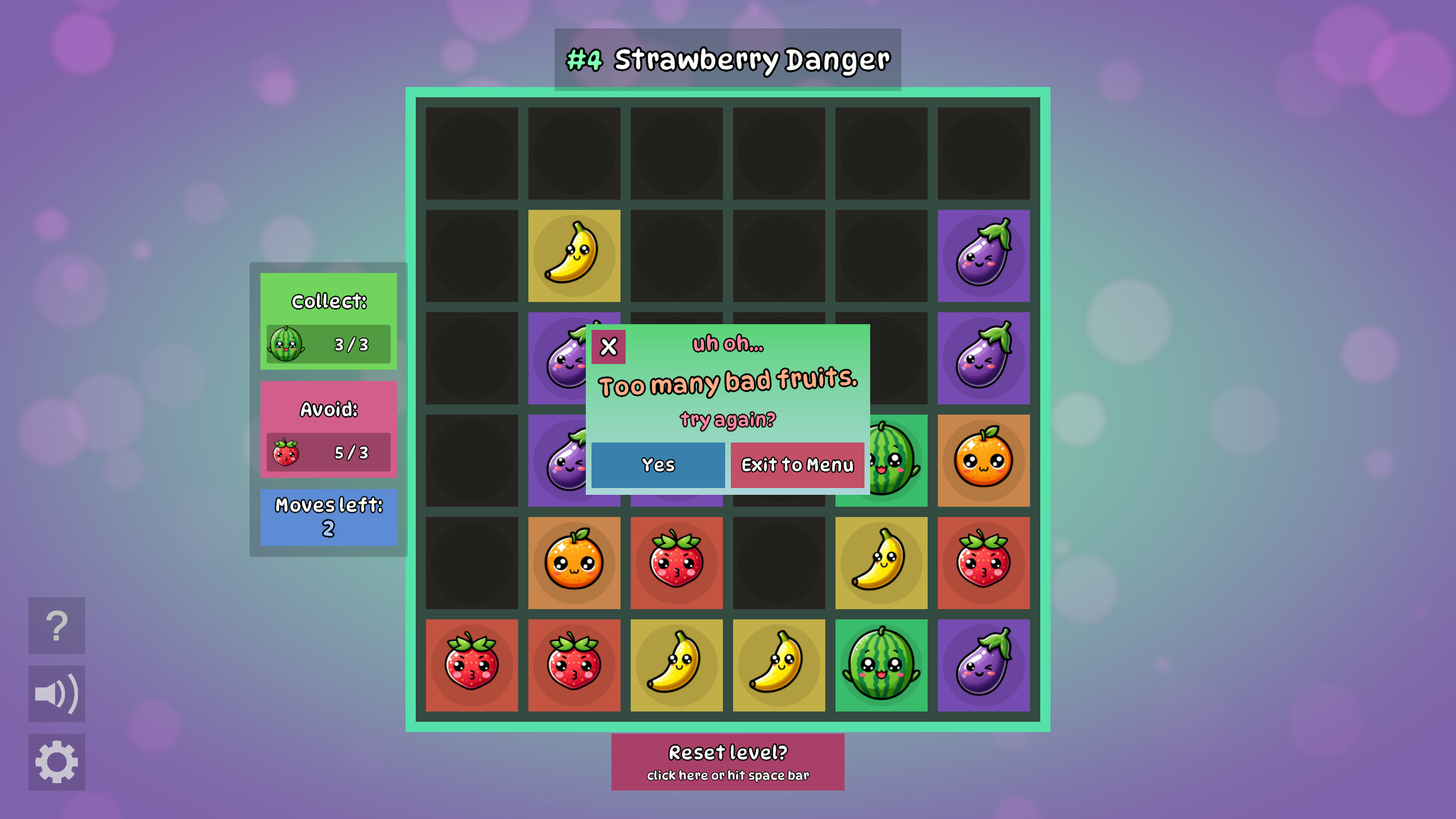
Task: Click the Moves left counter panel
Action: 328,516
